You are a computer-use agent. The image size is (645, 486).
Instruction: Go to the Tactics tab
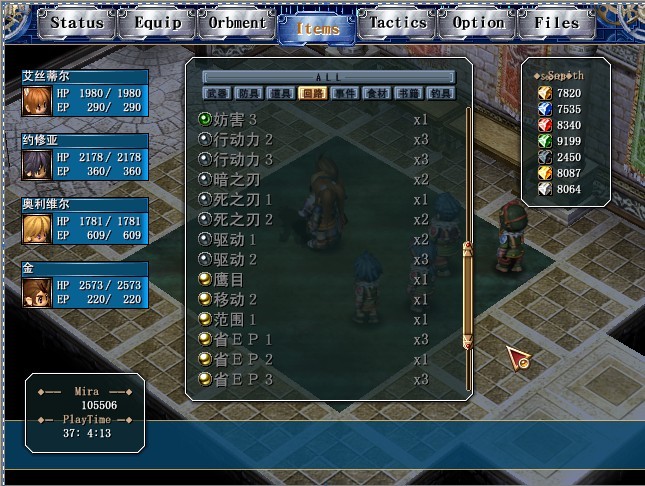coord(399,22)
